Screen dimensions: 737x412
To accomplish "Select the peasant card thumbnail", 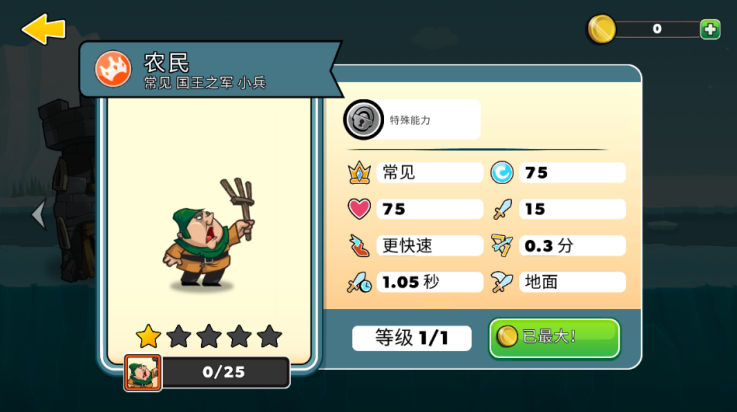I will point(143,373).
